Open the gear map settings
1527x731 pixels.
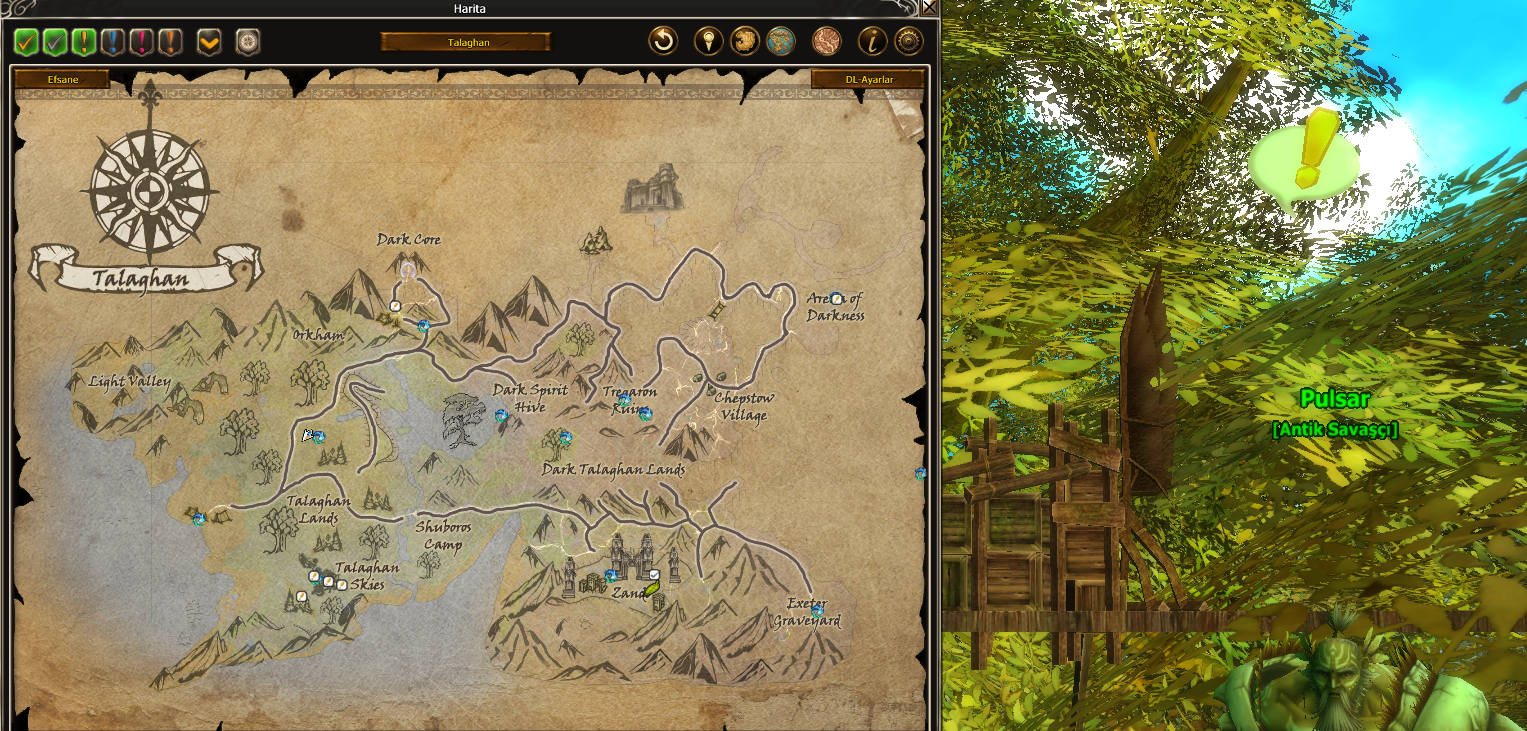(908, 41)
